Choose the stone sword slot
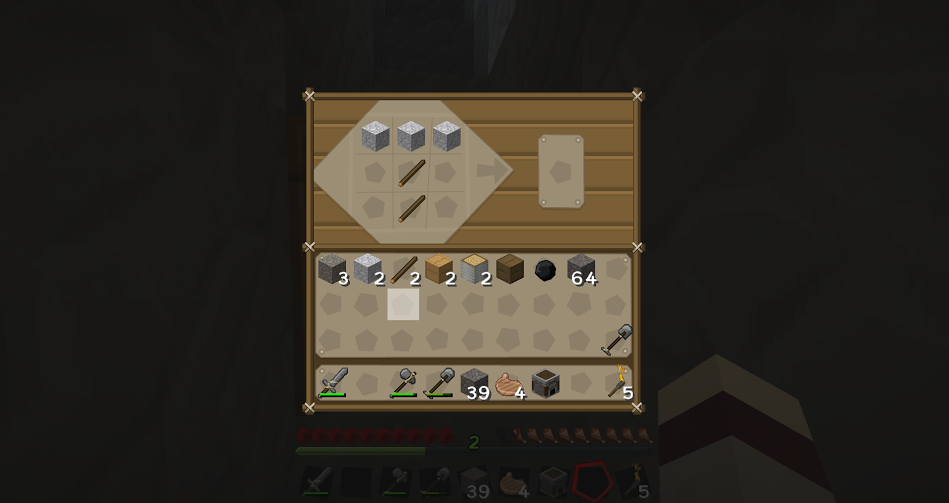The image size is (949, 503). [333, 383]
